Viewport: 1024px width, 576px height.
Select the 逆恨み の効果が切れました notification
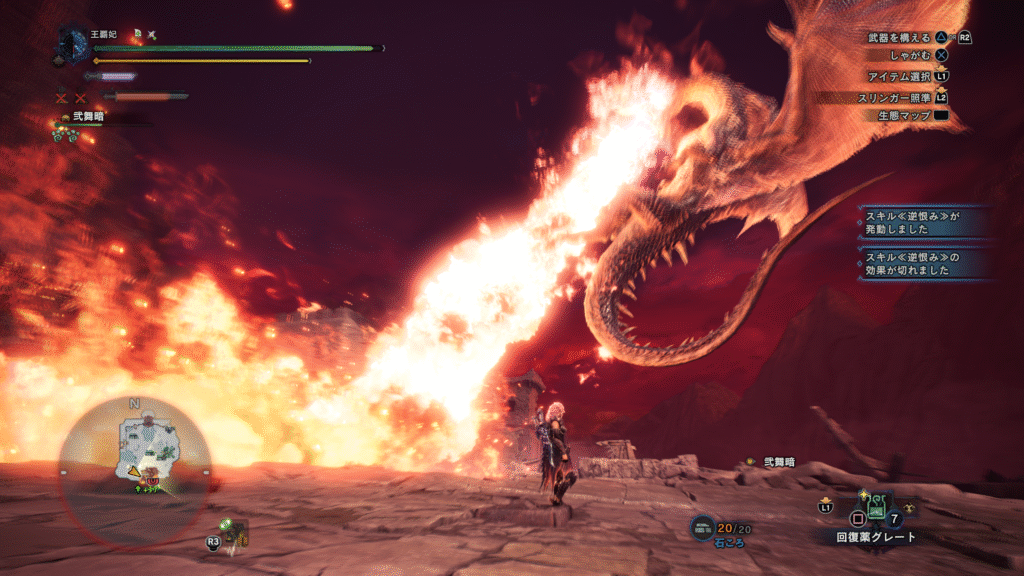[x=921, y=263]
